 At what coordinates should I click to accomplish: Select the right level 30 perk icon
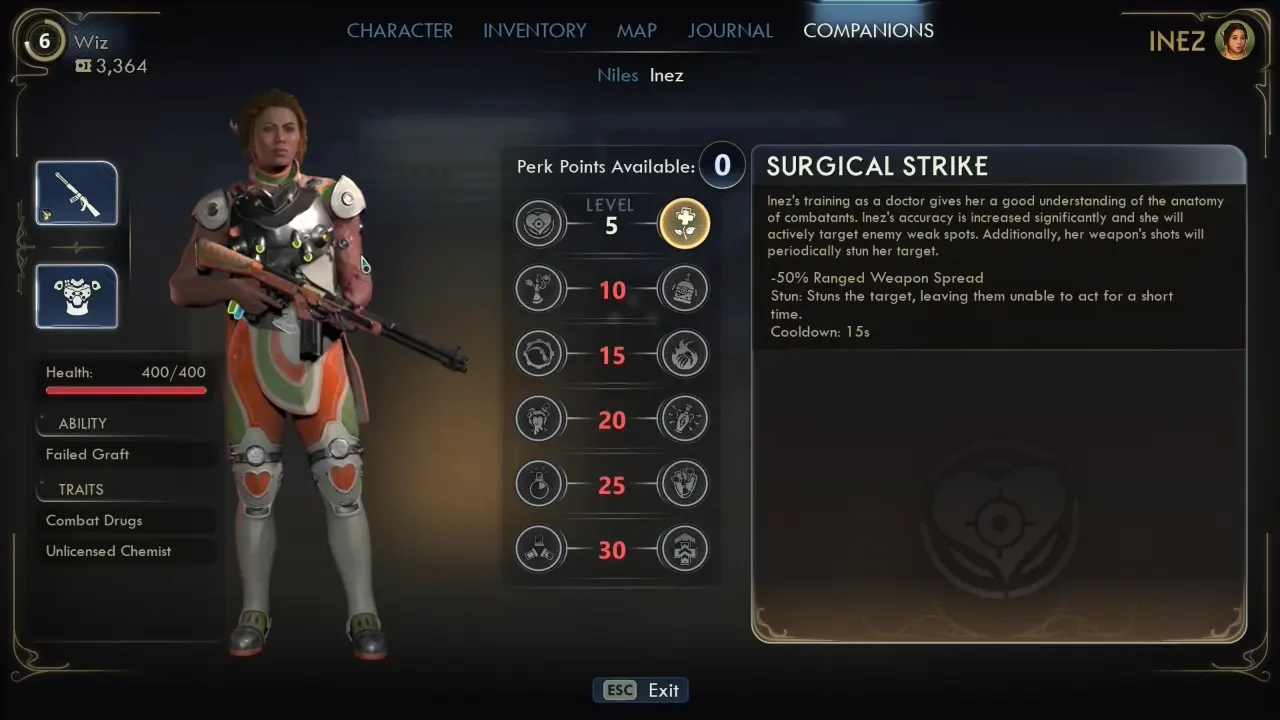[x=684, y=549]
